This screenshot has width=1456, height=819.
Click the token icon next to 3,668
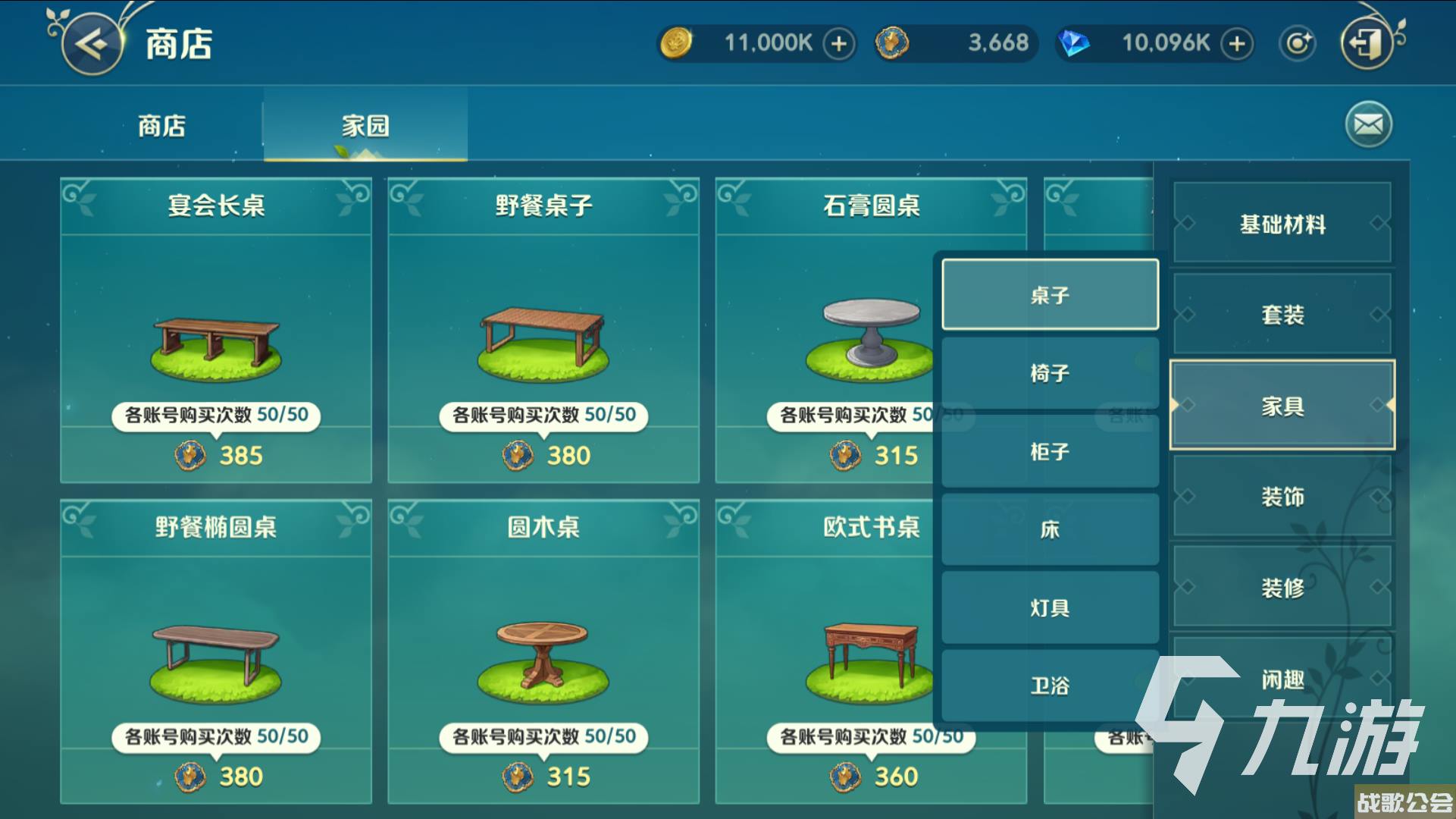click(891, 43)
